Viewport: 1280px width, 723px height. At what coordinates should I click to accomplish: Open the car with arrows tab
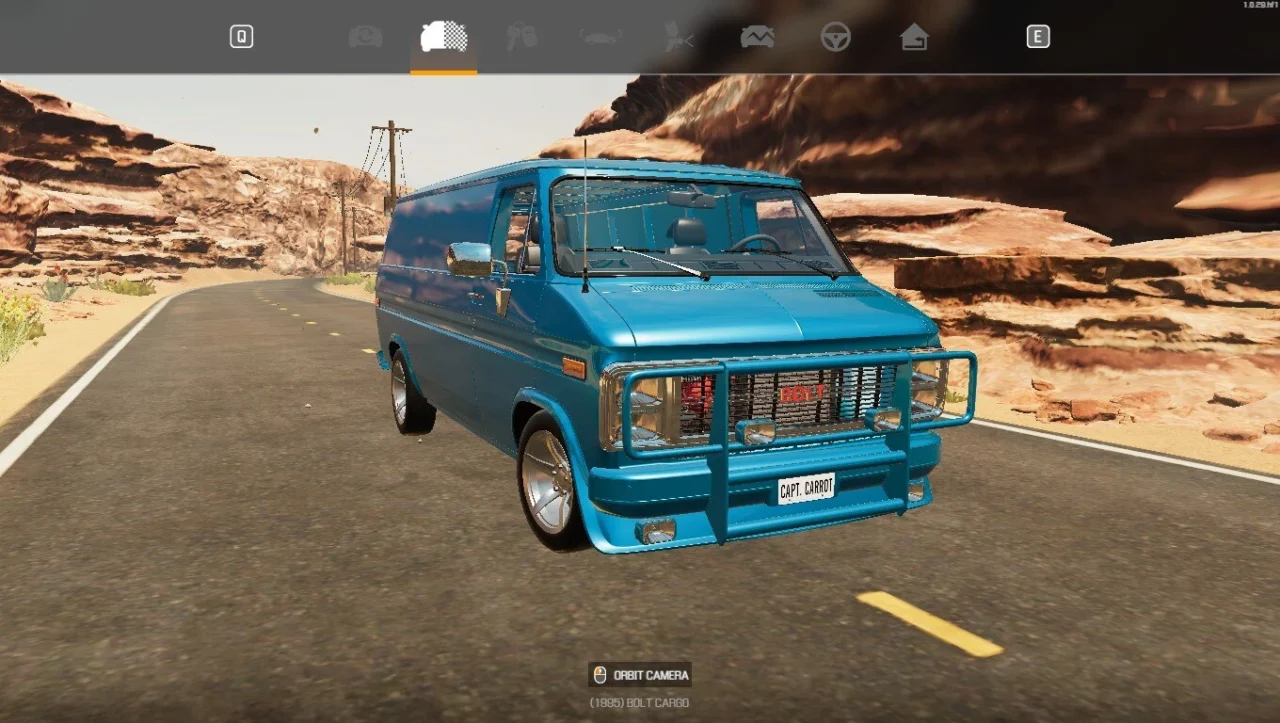click(365, 37)
